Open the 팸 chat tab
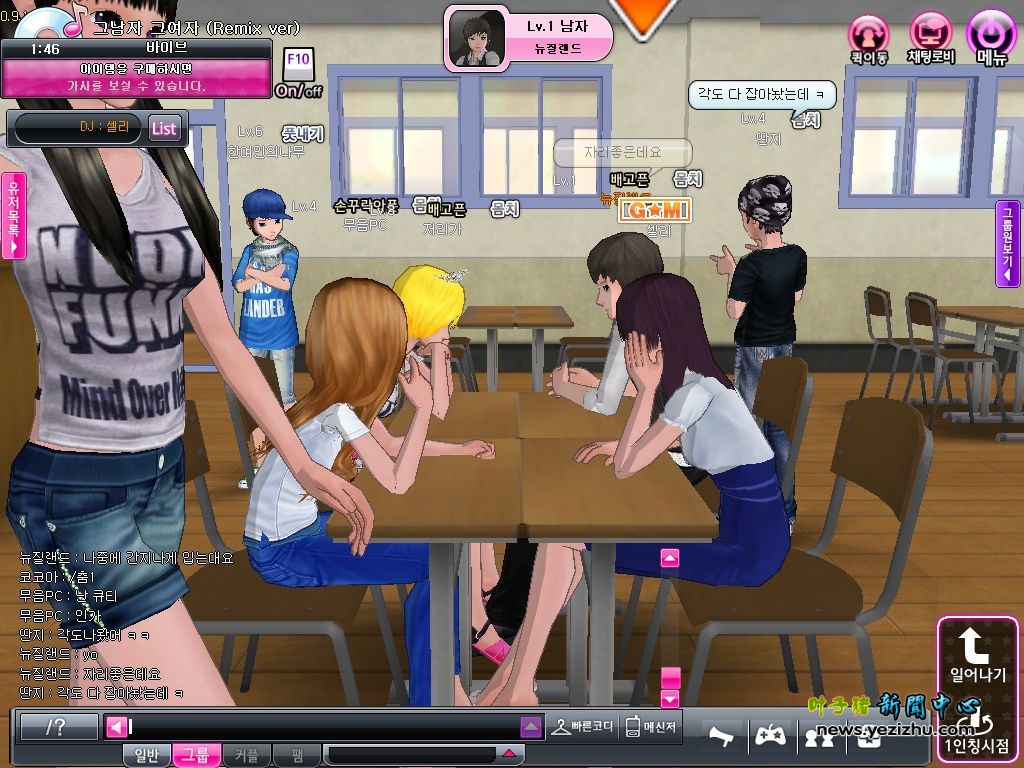This screenshot has width=1024, height=768. coord(297,755)
